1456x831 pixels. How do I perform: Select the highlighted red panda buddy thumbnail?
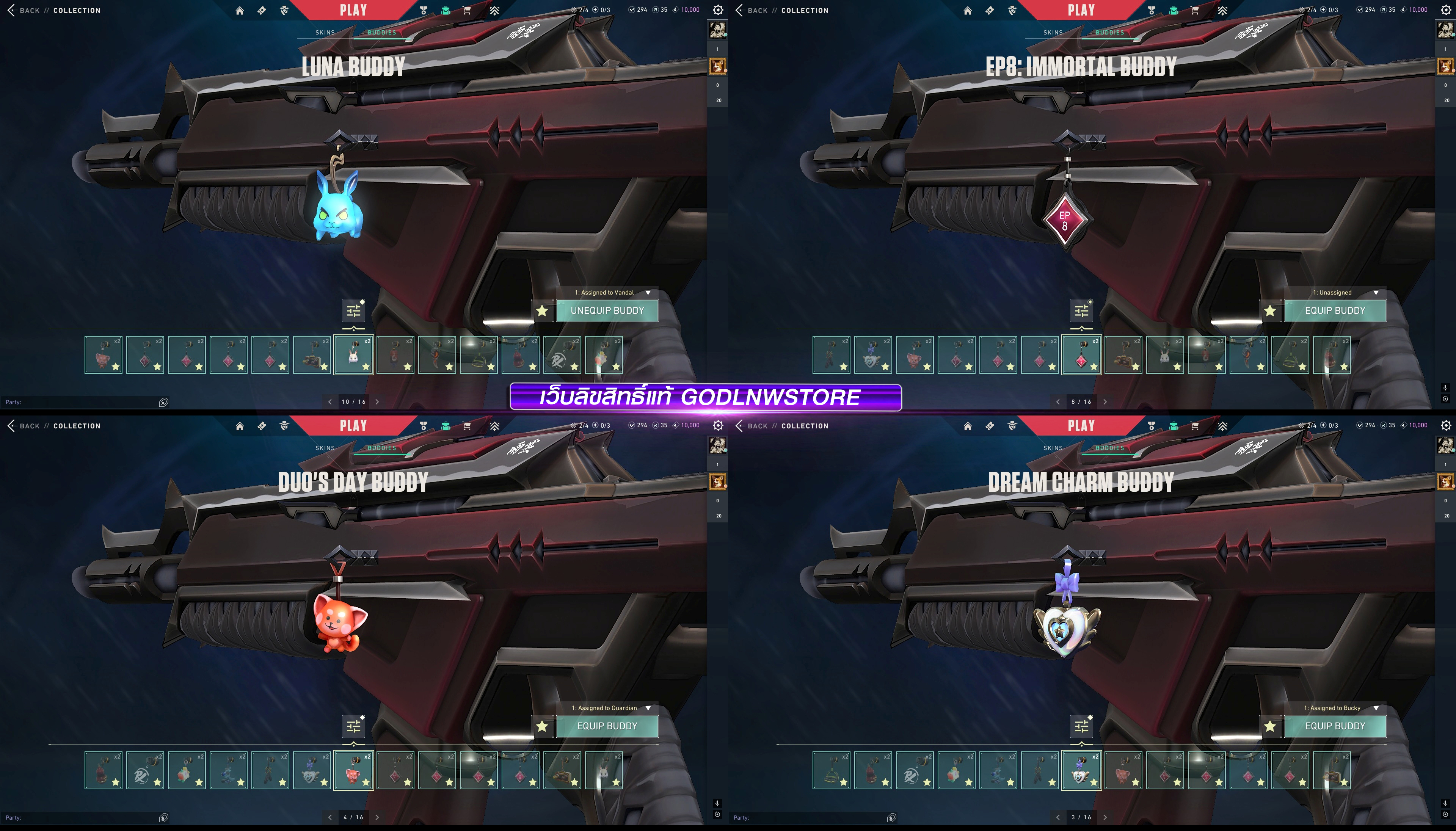pyautogui.click(x=354, y=770)
